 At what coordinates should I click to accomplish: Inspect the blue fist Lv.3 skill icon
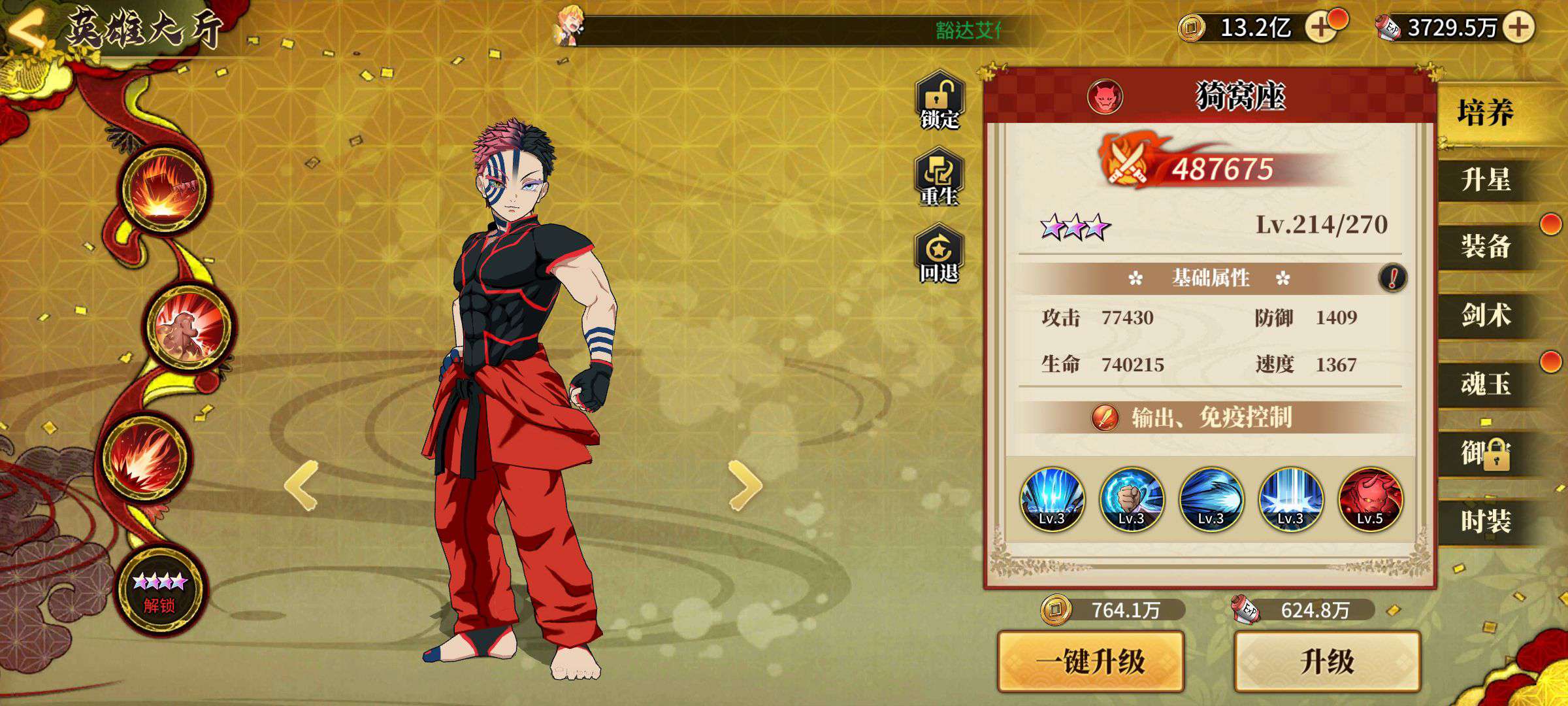pyautogui.click(x=1131, y=500)
